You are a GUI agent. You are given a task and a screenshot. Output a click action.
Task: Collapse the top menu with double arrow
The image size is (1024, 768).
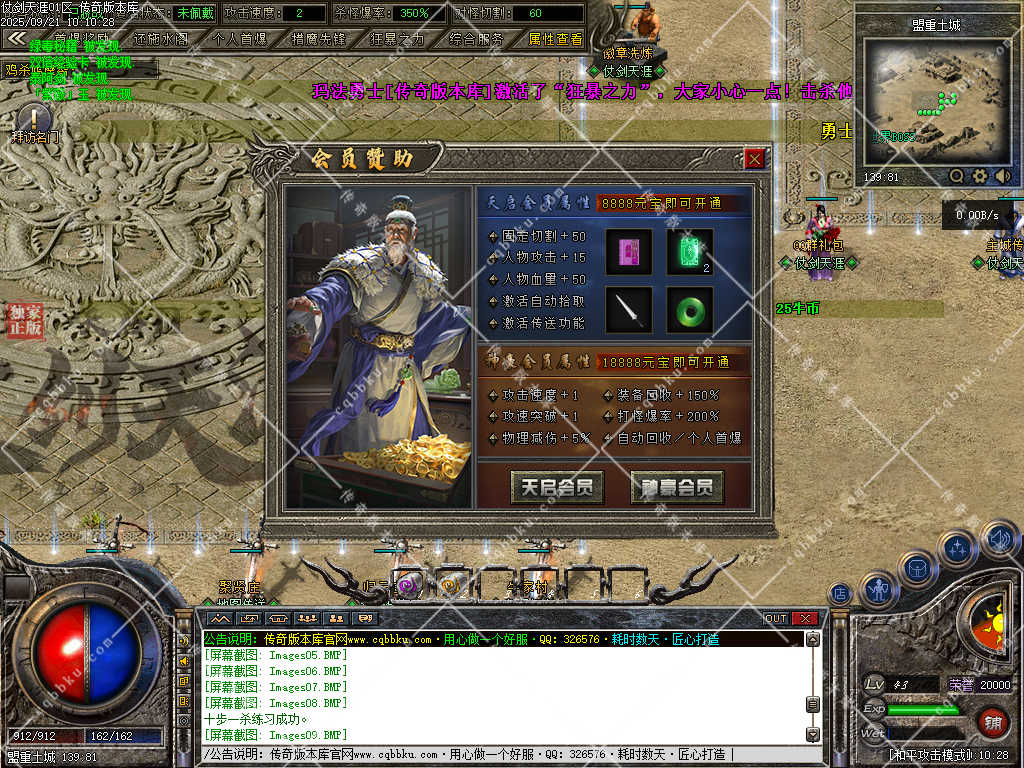tap(15, 38)
